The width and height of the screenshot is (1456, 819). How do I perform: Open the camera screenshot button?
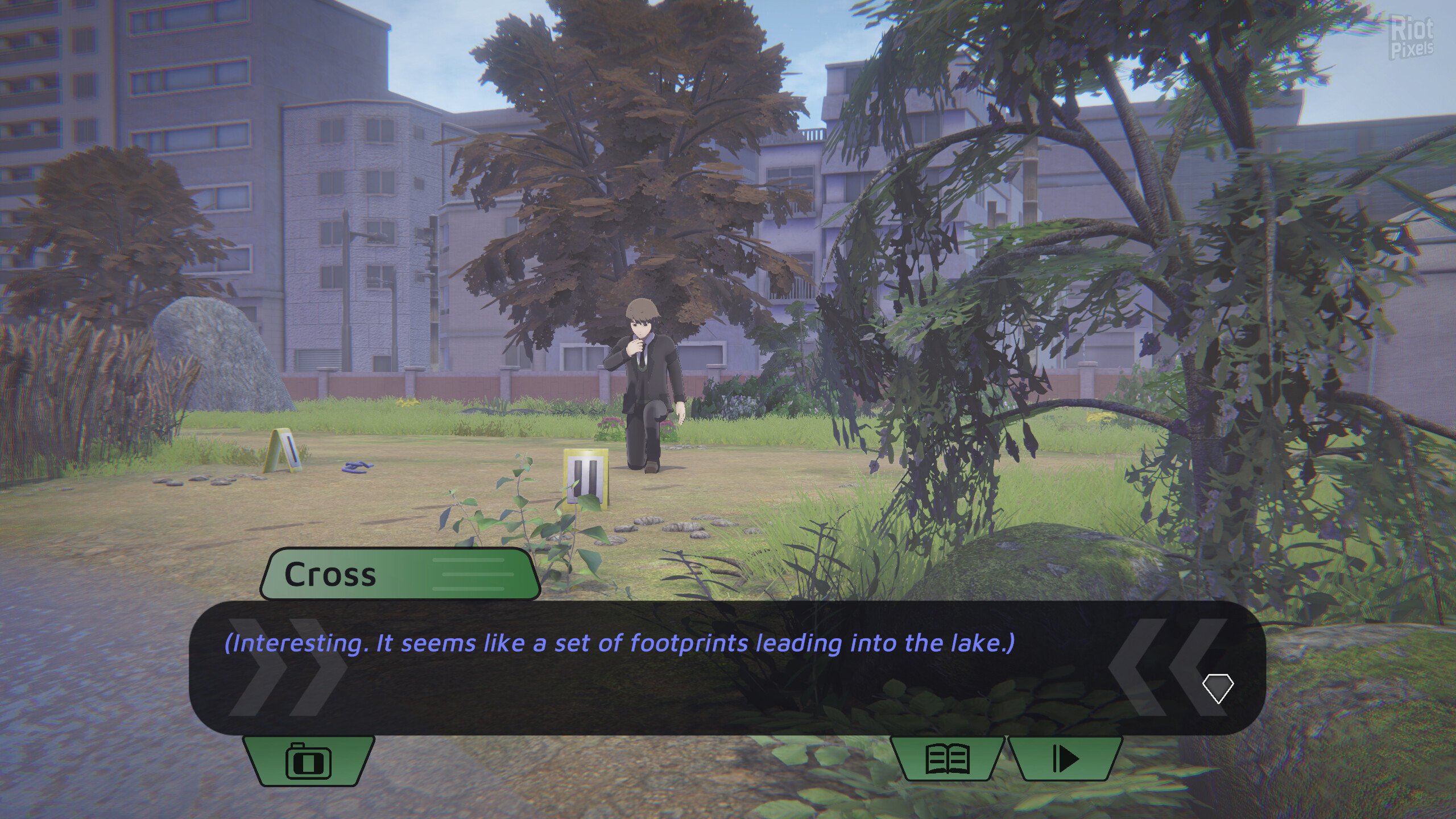(x=308, y=760)
